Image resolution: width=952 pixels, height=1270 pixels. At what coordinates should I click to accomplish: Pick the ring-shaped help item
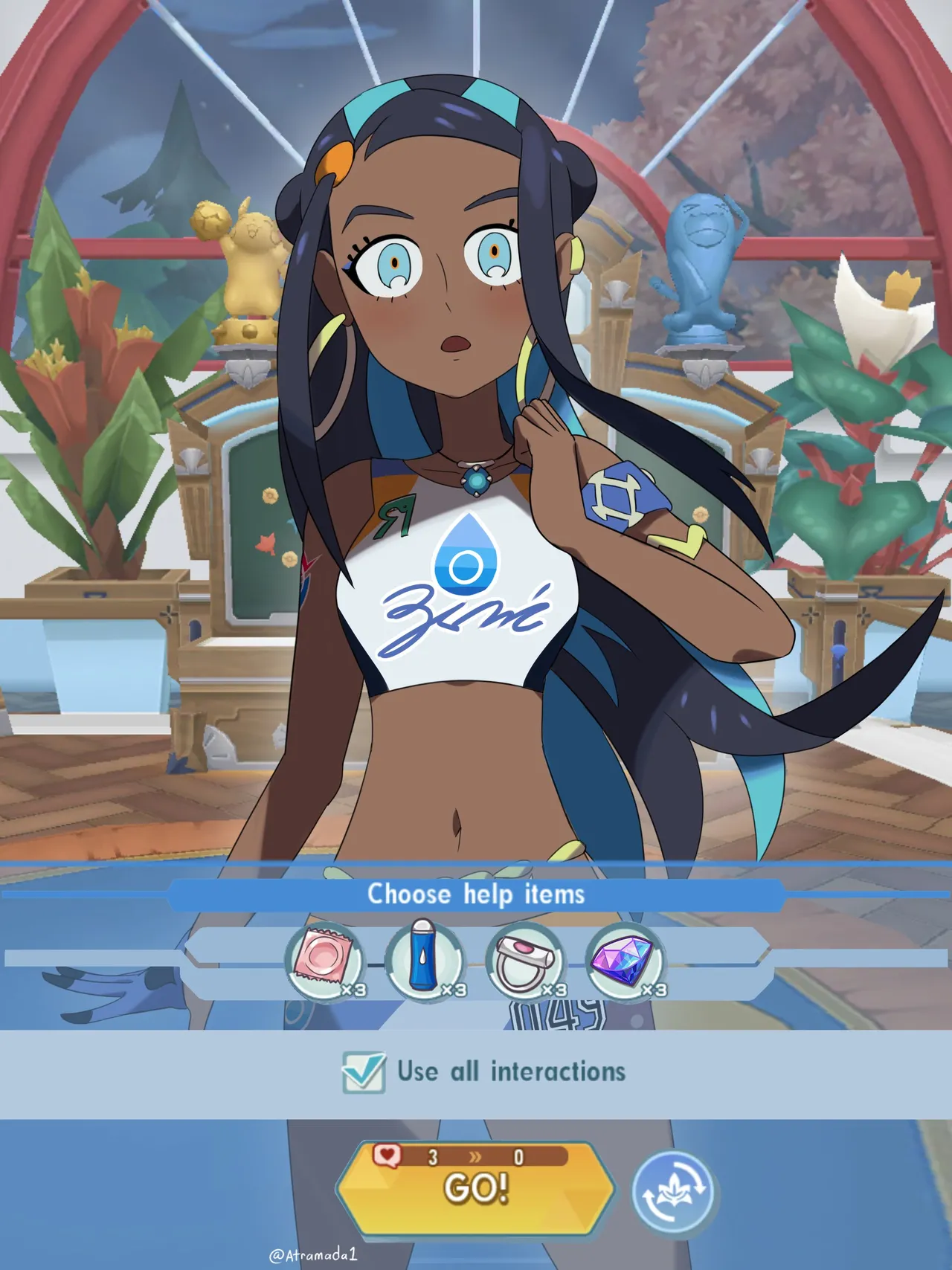(525, 961)
